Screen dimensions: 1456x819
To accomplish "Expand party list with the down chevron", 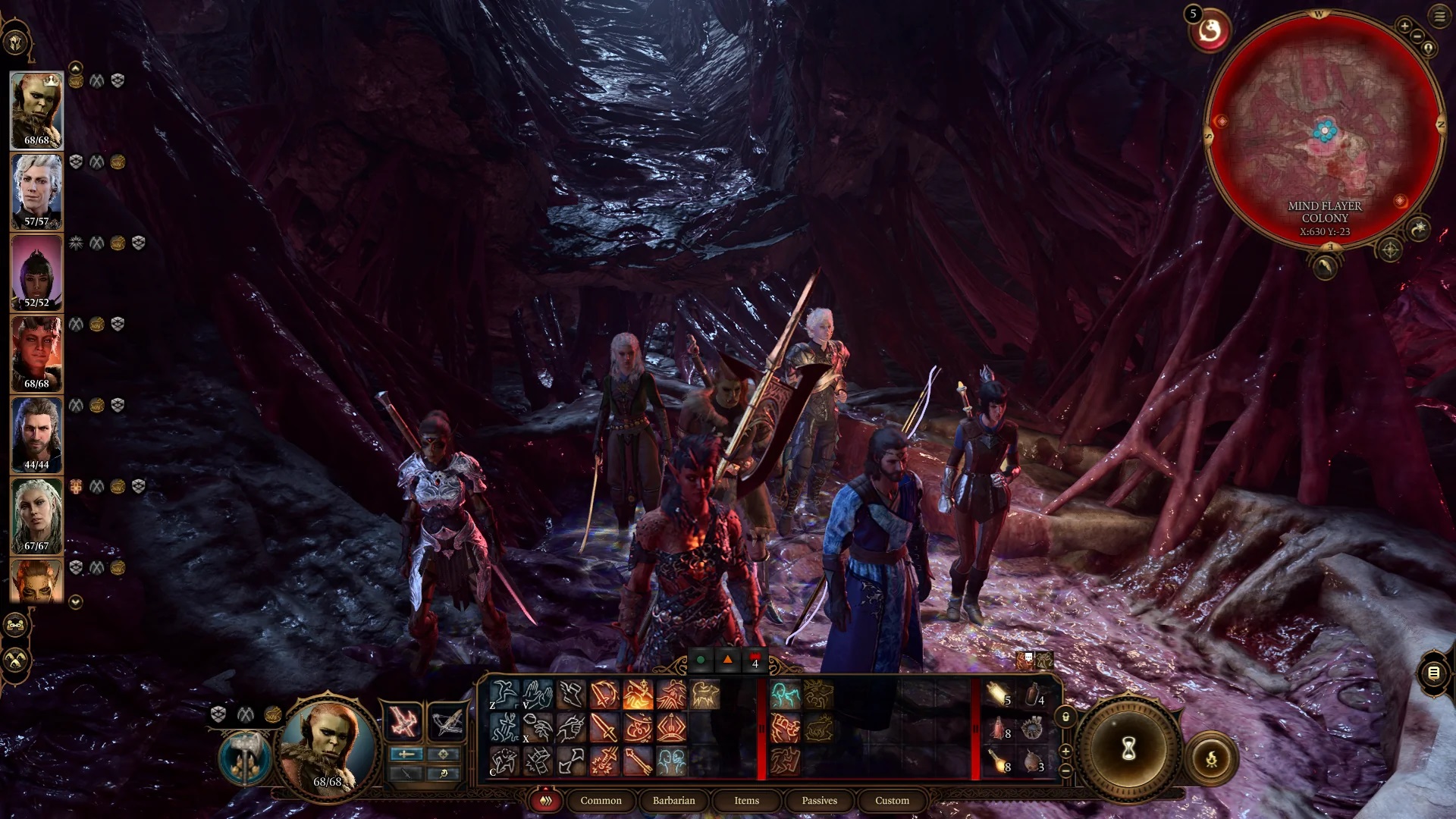I will pos(74,601).
